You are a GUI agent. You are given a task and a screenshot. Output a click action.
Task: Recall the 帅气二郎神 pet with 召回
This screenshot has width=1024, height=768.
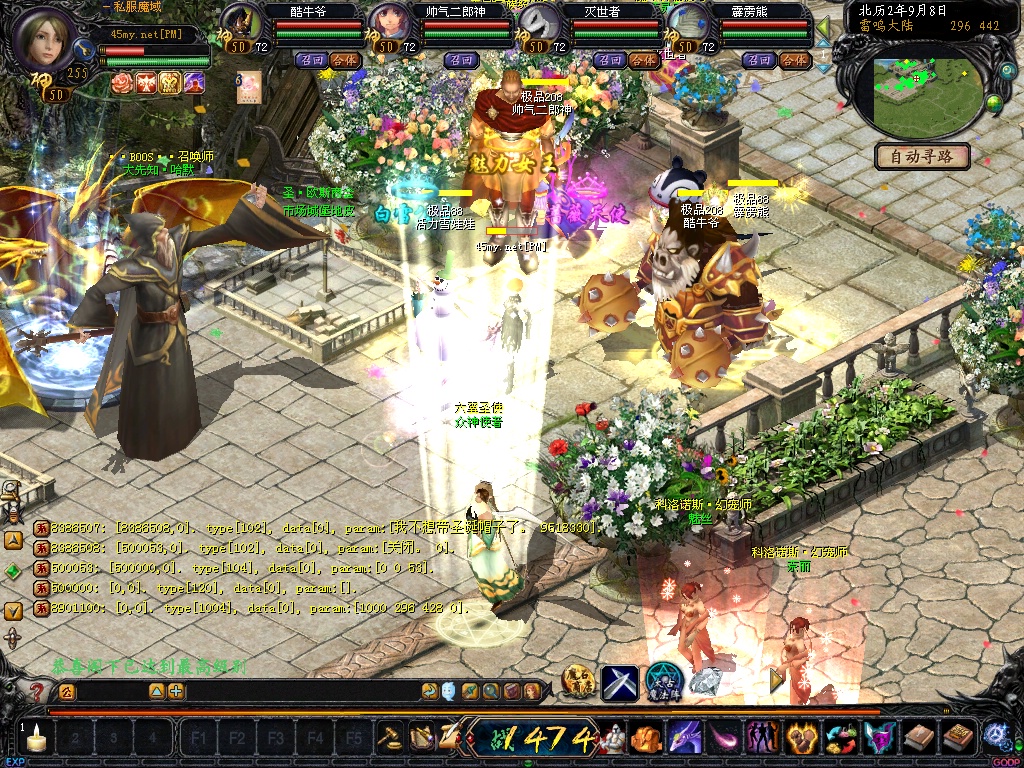[461, 60]
